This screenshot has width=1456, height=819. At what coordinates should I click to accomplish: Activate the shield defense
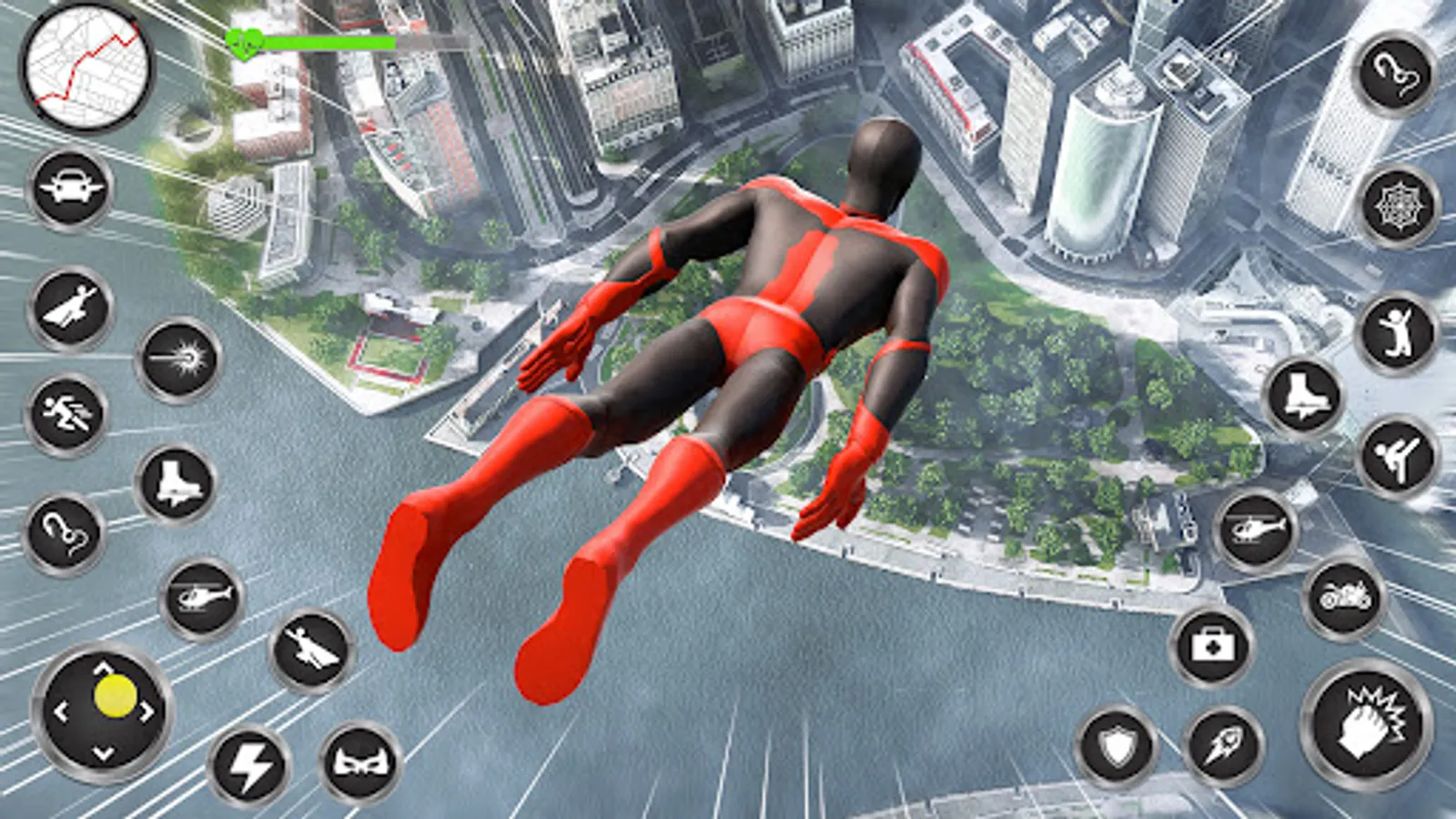[x=1117, y=747]
